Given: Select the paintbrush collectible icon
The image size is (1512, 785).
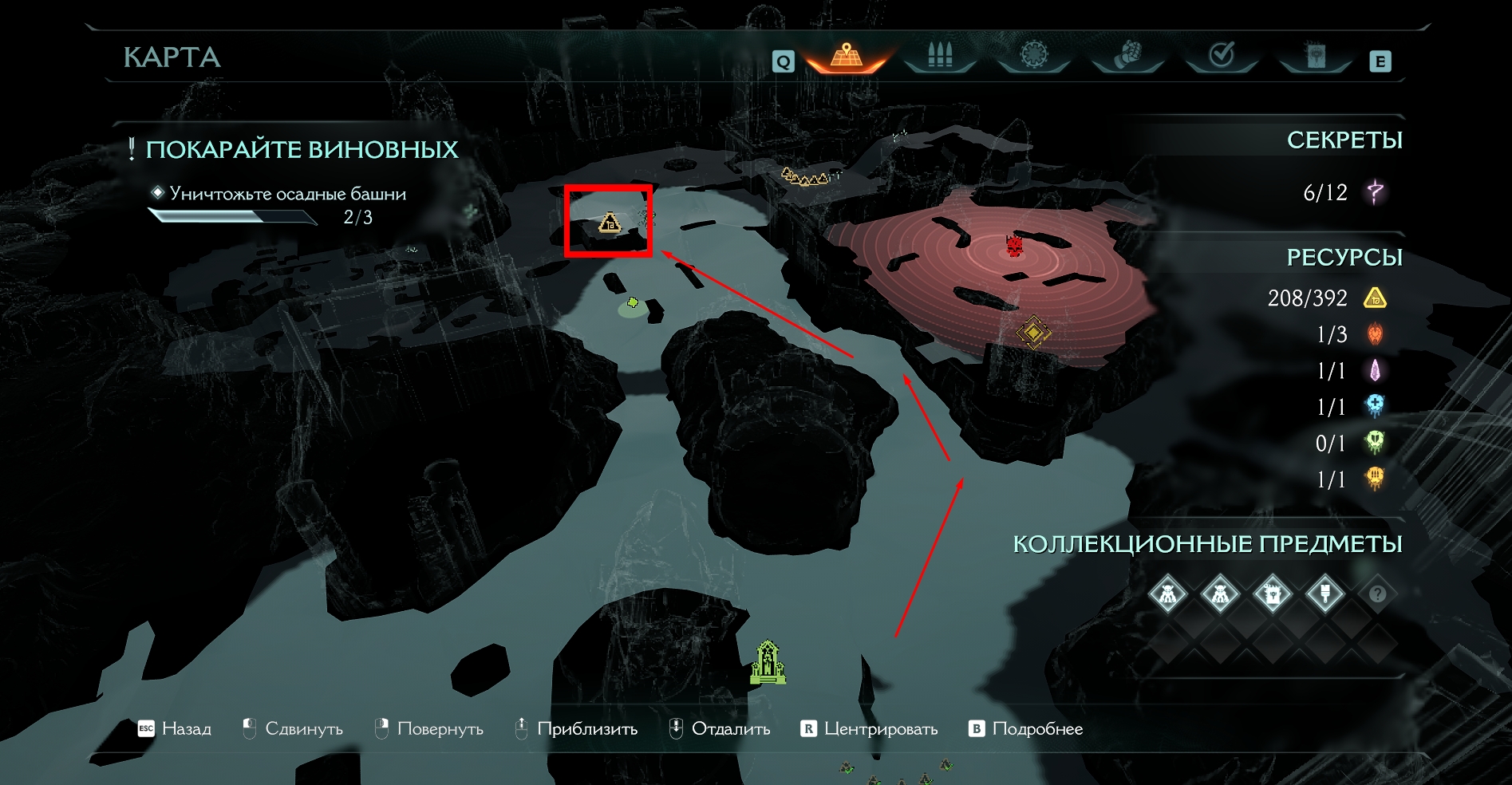Looking at the screenshot, I should click(1324, 594).
